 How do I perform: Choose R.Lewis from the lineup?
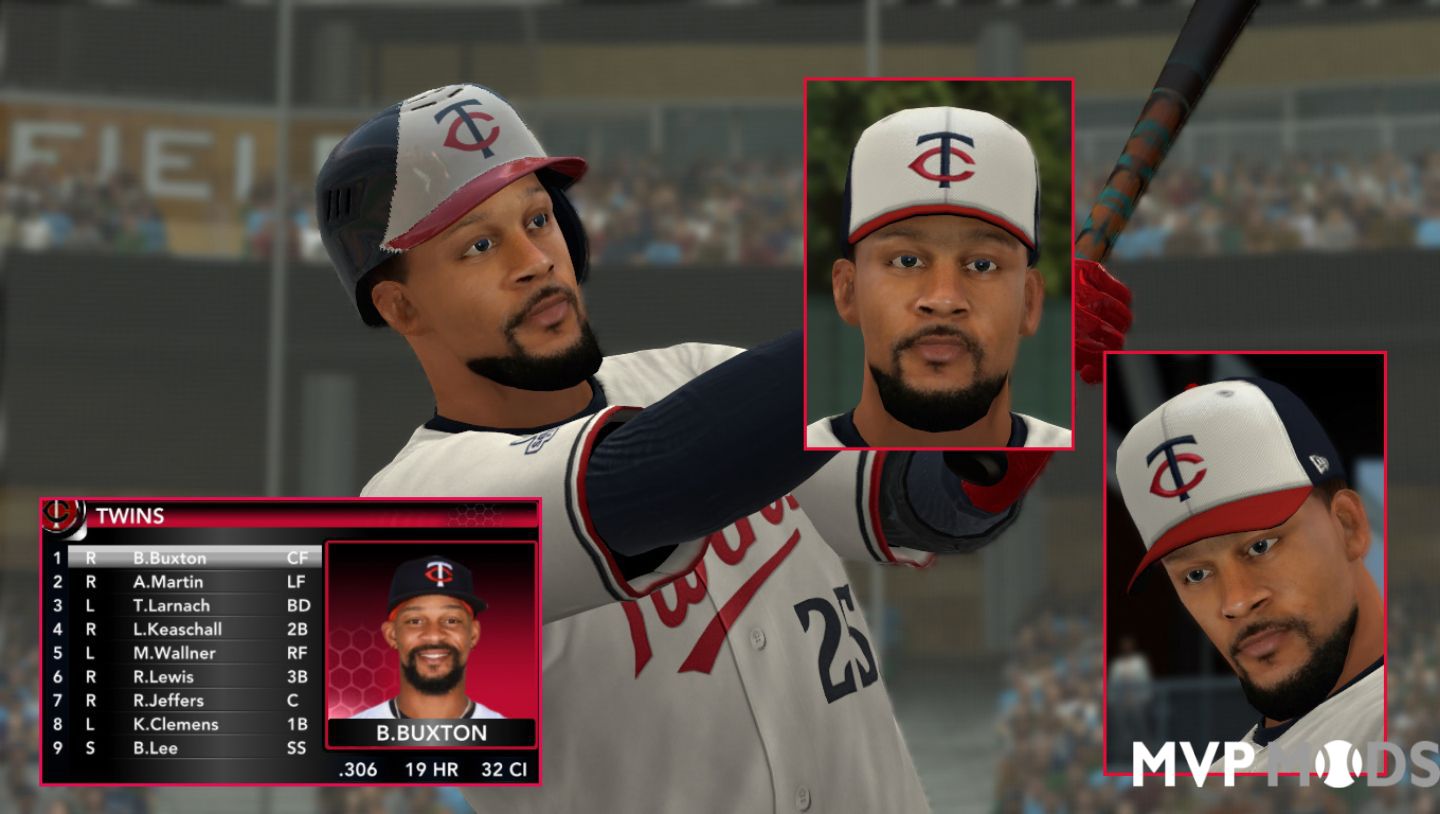163,677
